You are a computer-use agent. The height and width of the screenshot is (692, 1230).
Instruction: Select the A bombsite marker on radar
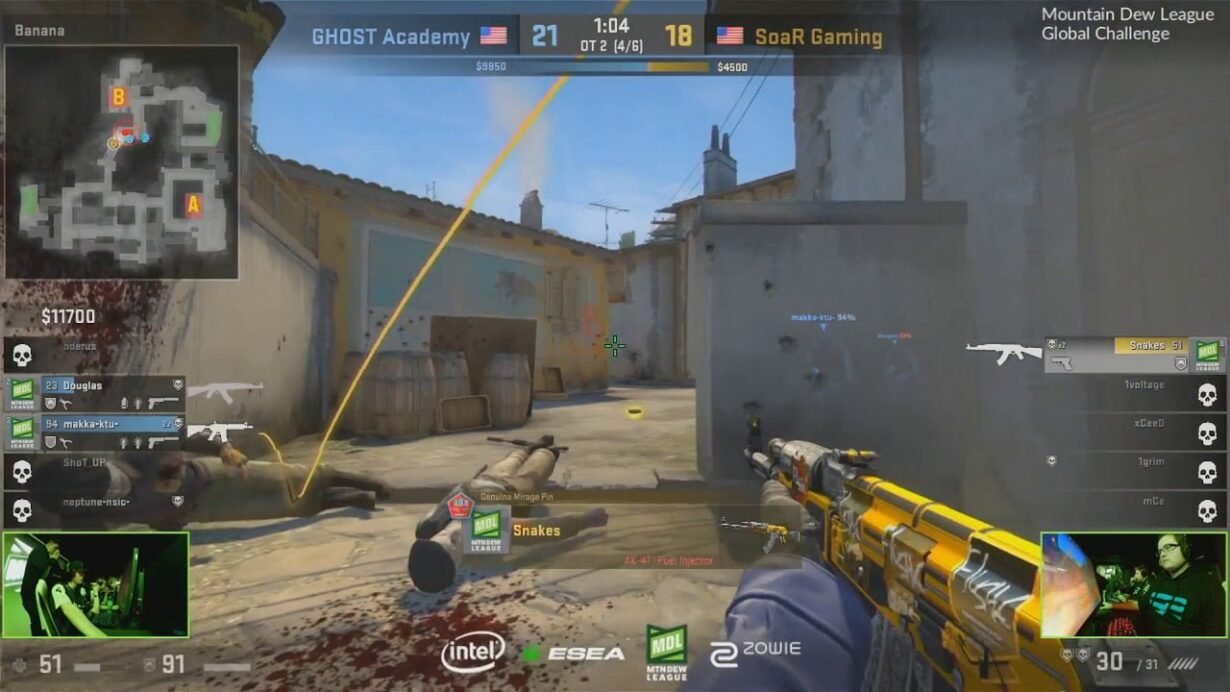[193, 205]
